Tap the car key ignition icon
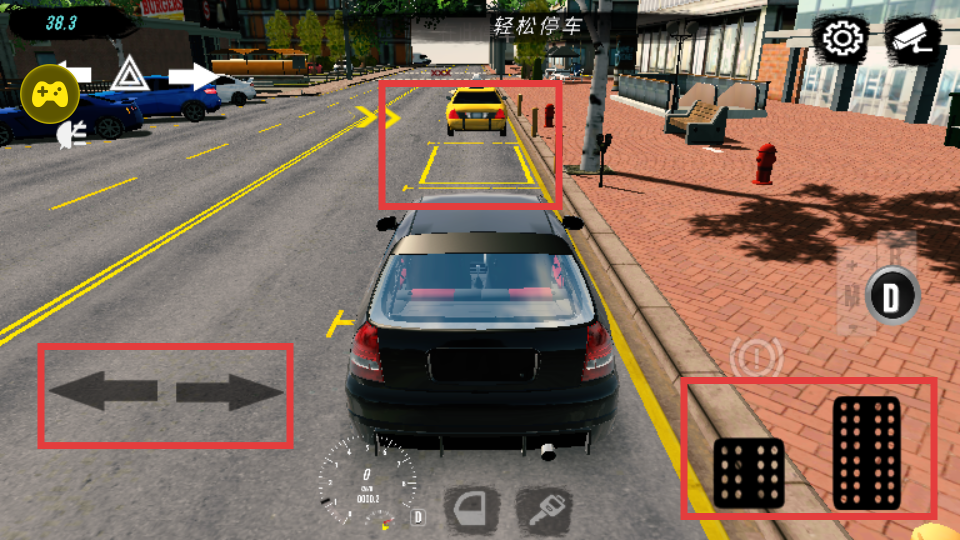 (x=544, y=511)
